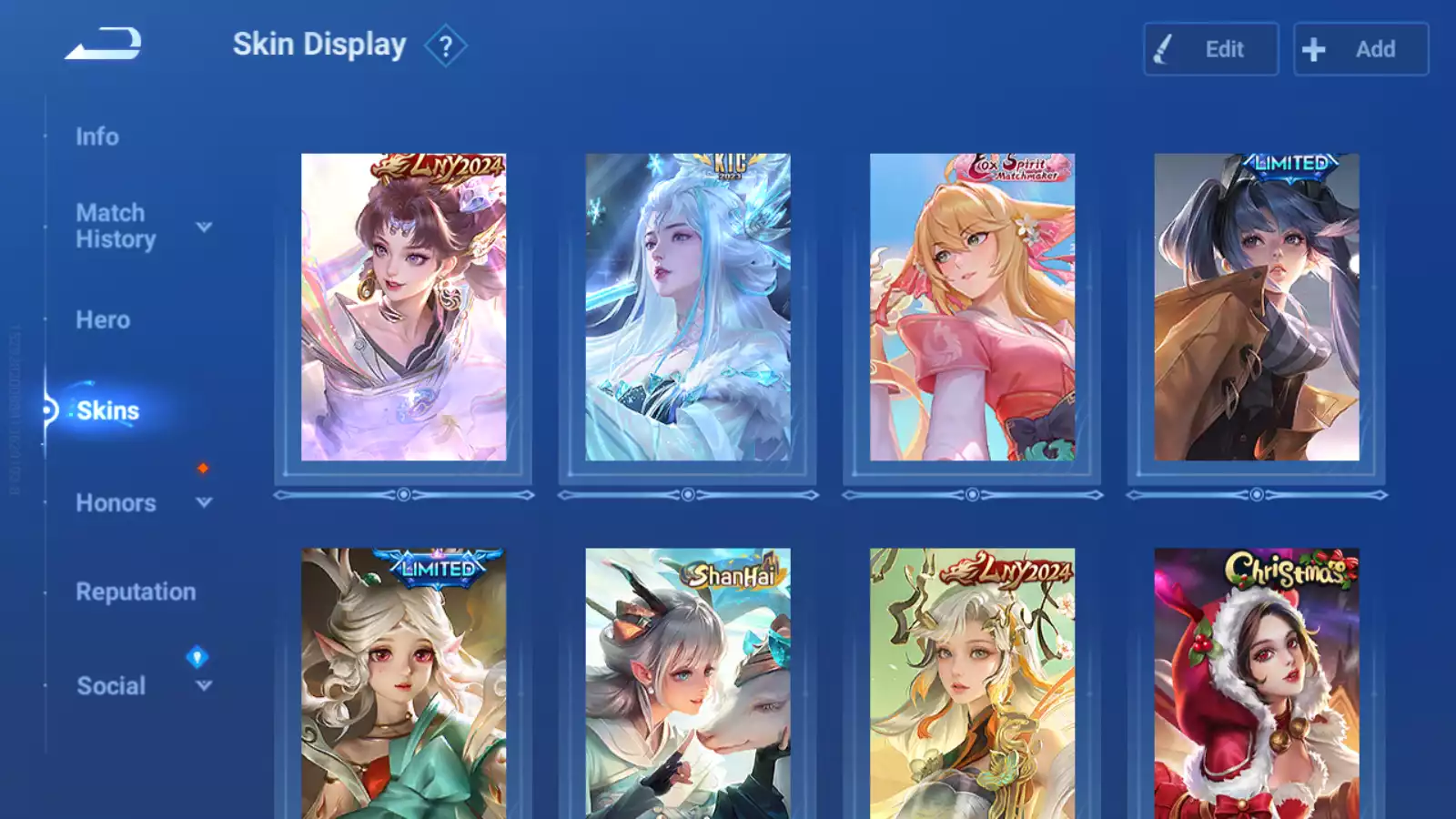The image size is (1456, 819).
Task: Add a new skin to display
Action: tap(1360, 49)
